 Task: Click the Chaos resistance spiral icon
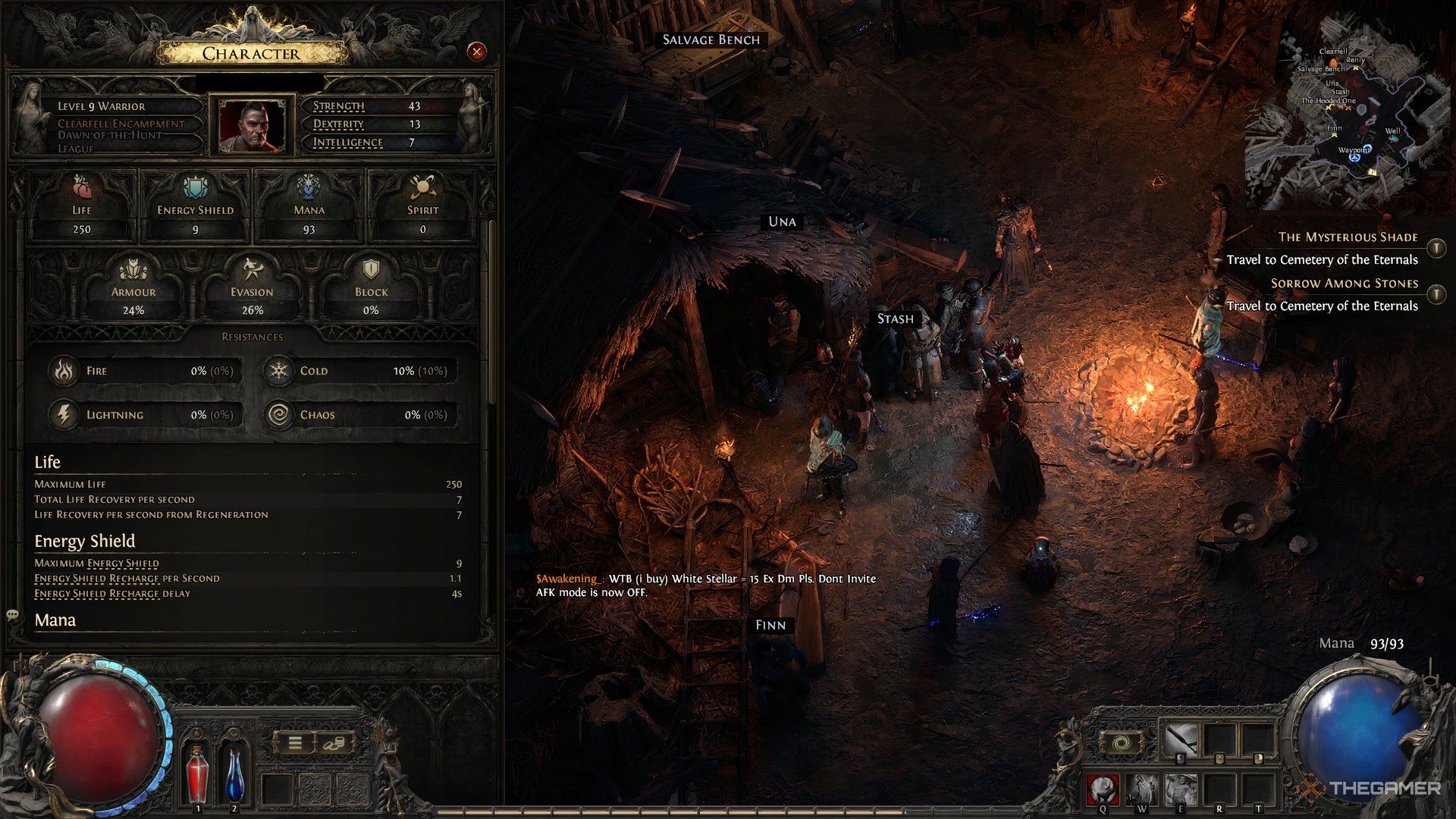(278, 414)
